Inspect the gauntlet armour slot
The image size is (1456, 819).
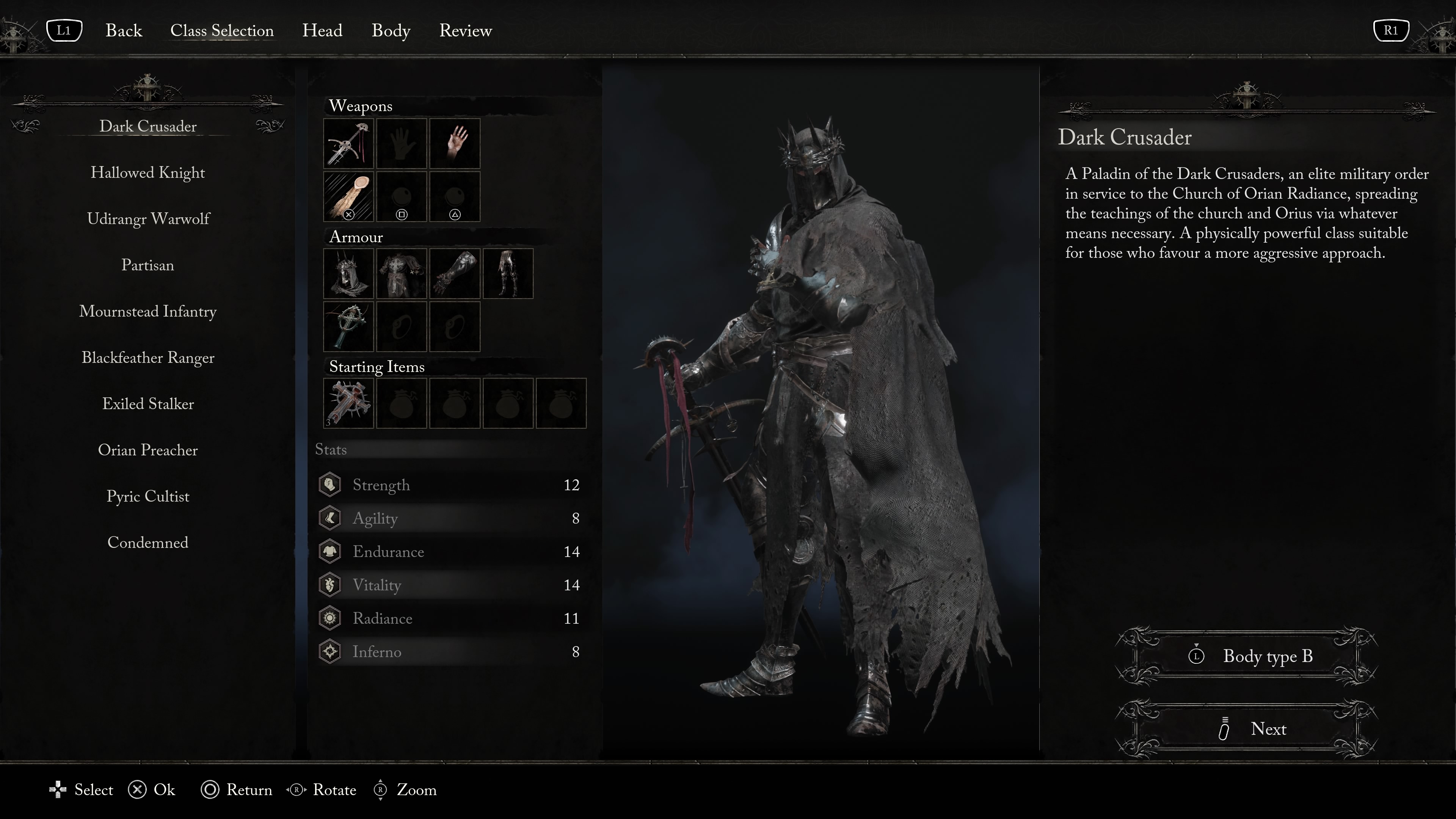coord(455,273)
